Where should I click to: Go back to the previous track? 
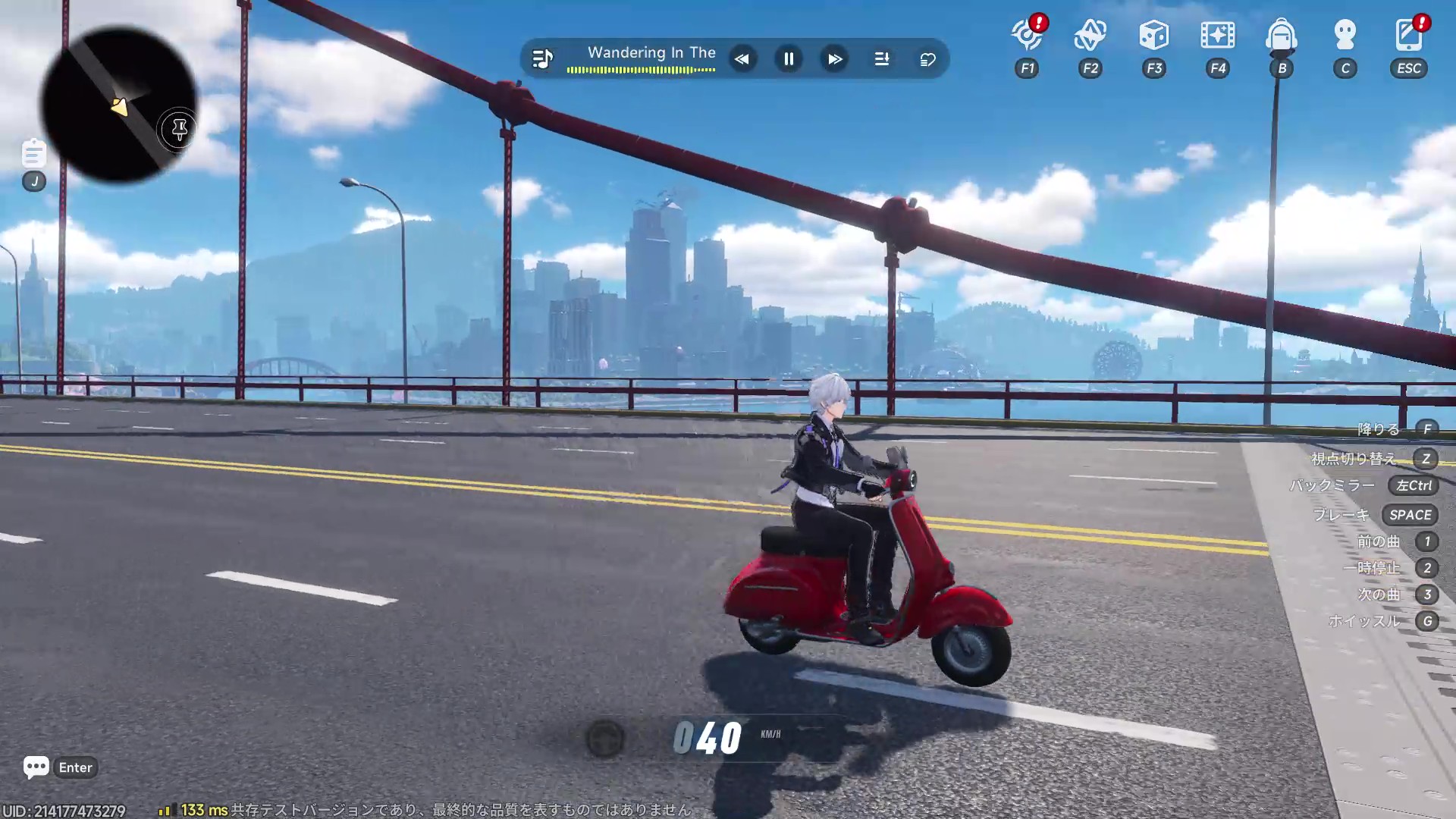[x=742, y=59]
